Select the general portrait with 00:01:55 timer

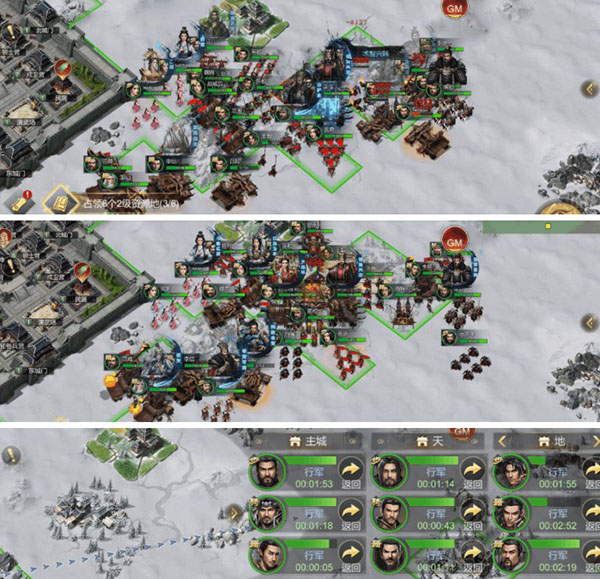(x=510, y=473)
